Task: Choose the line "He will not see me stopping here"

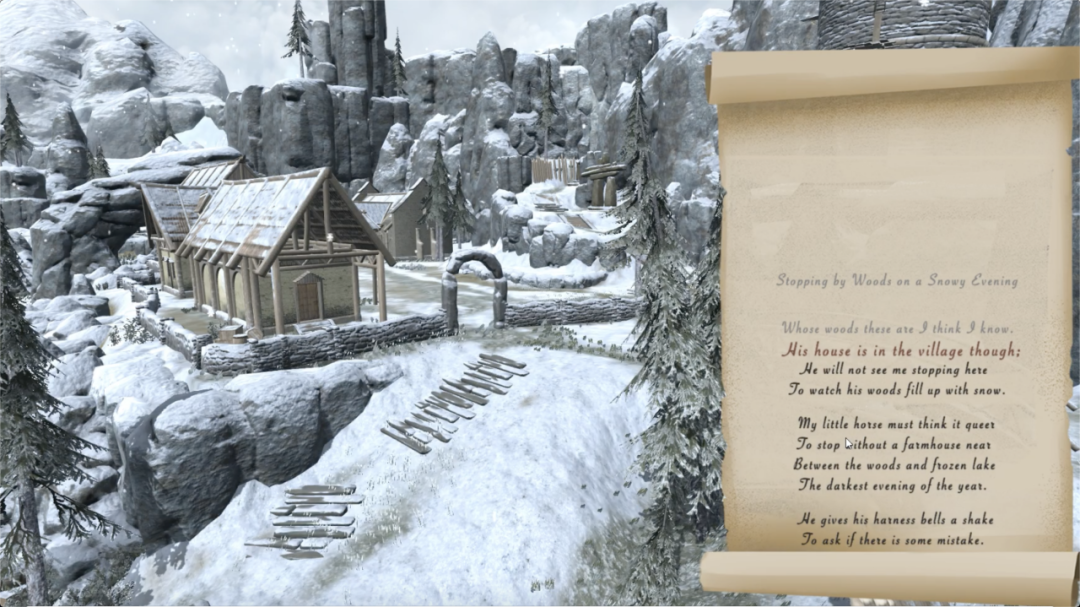Action: 895,369
